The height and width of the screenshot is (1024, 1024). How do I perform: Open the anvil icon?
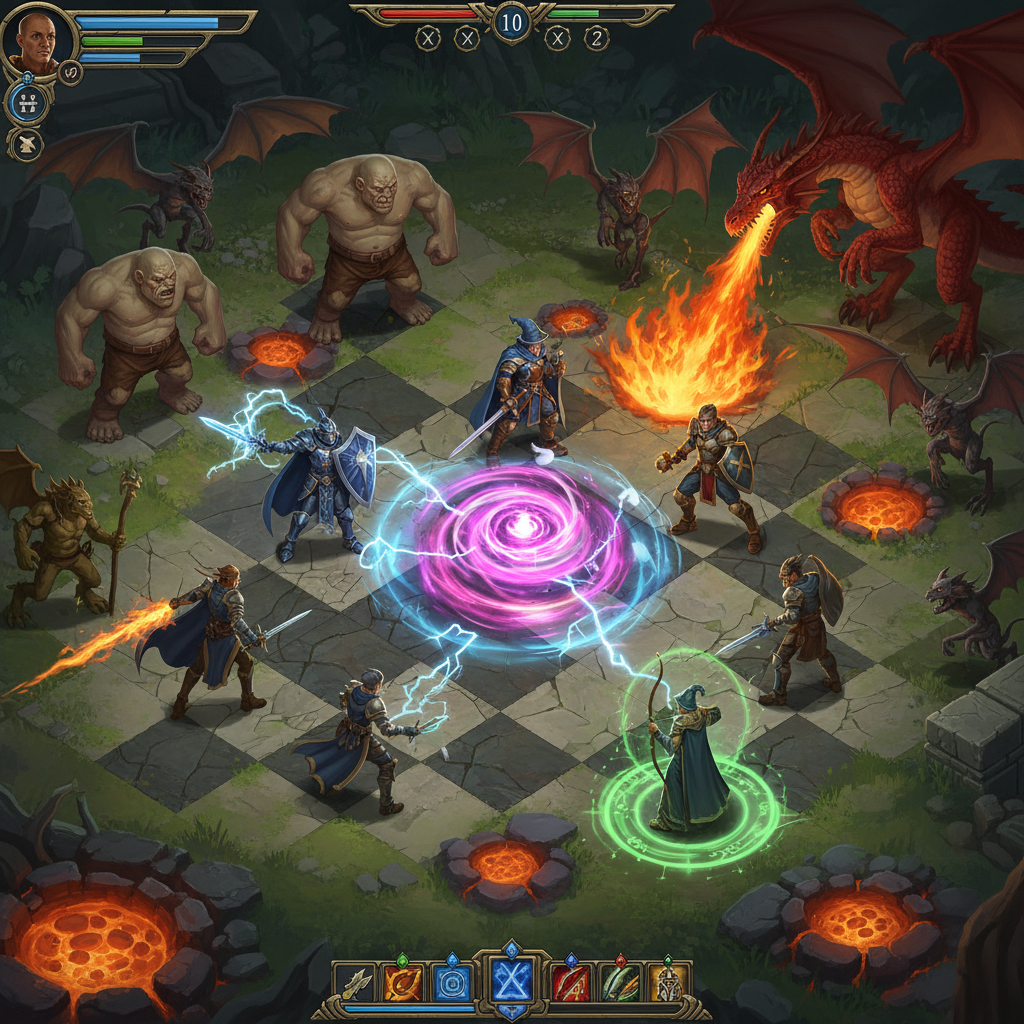pyautogui.click(x=26, y=144)
